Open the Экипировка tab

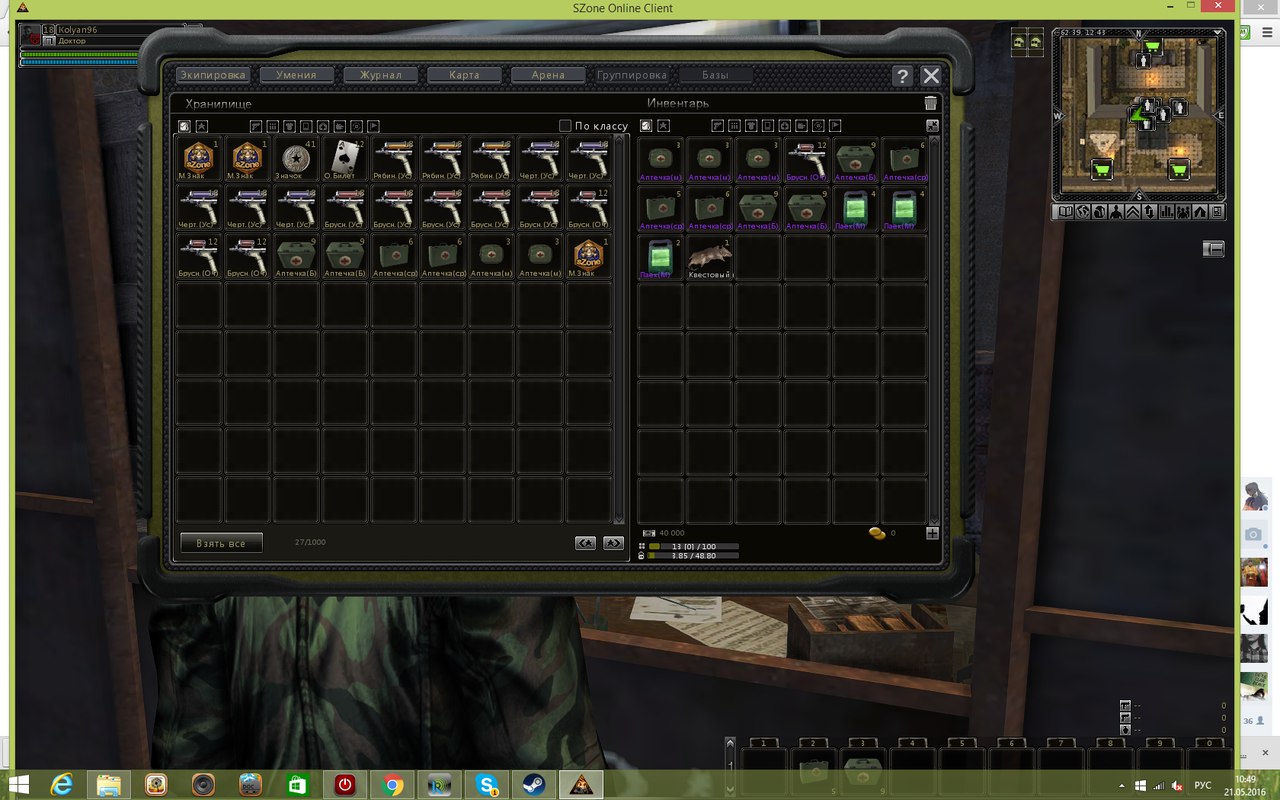click(213, 75)
